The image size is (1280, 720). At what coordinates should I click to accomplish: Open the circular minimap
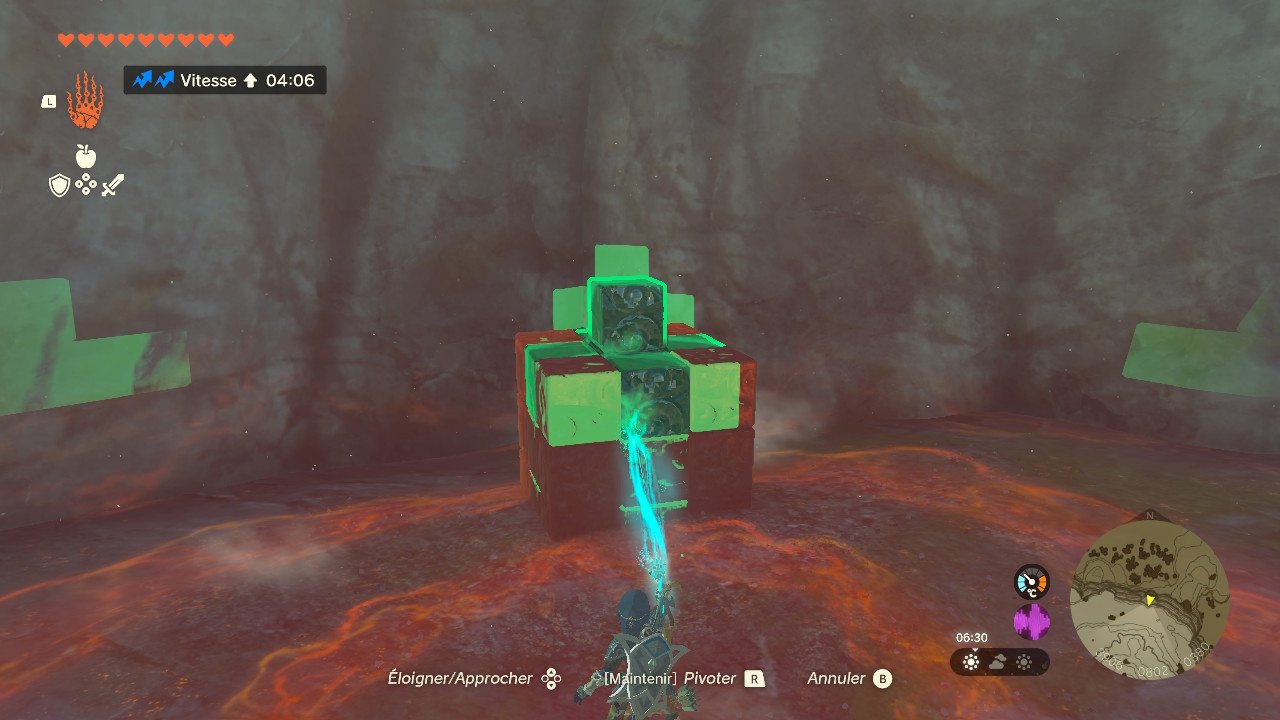1149,600
